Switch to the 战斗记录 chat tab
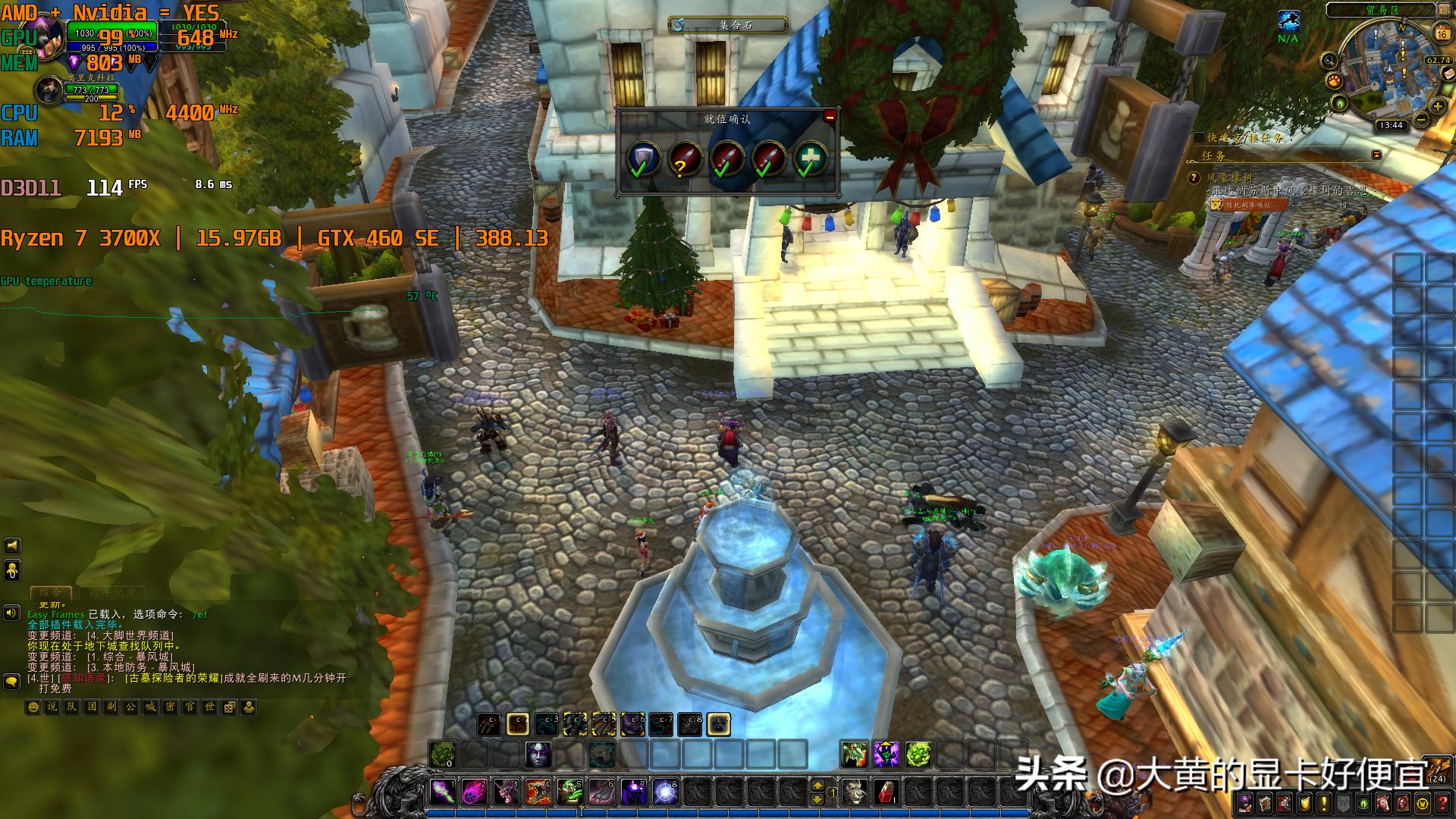Image resolution: width=1456 pixels, height=819 pixels. [x=112, y=593]
